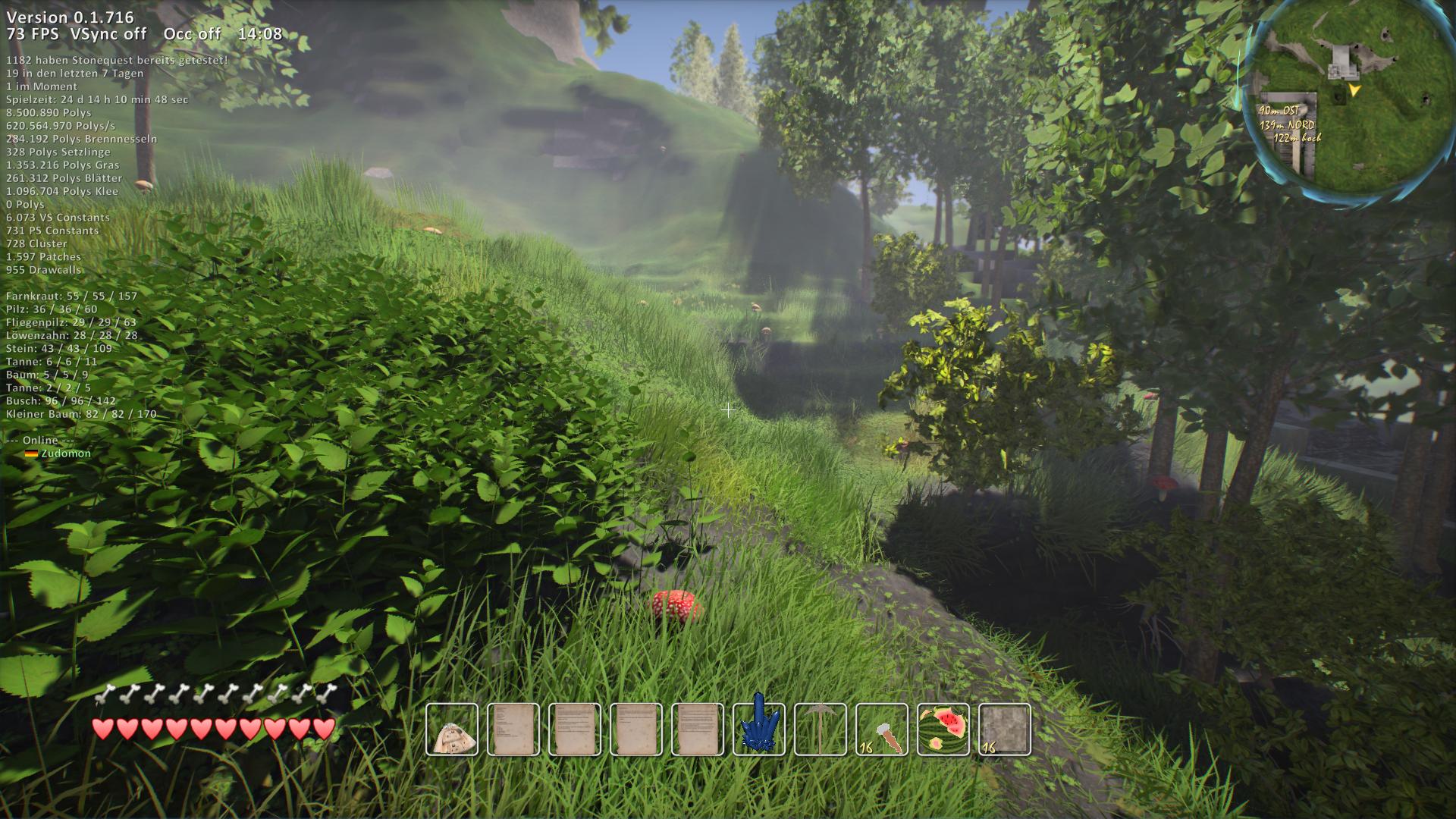Choose the pickaxe in the hotbar

(821, 730)
